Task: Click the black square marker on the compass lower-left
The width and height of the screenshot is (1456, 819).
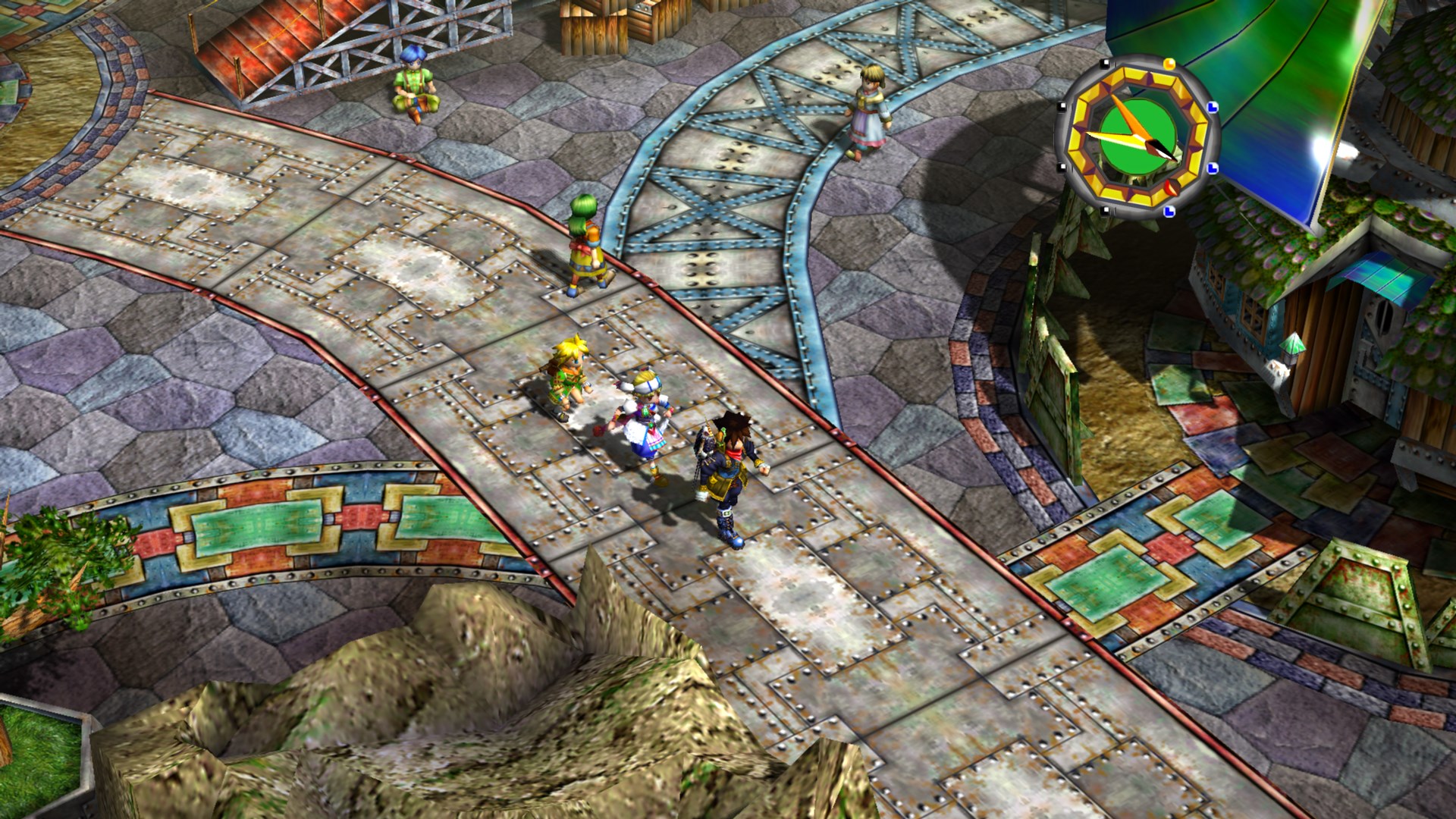Action: [1106, 212]
